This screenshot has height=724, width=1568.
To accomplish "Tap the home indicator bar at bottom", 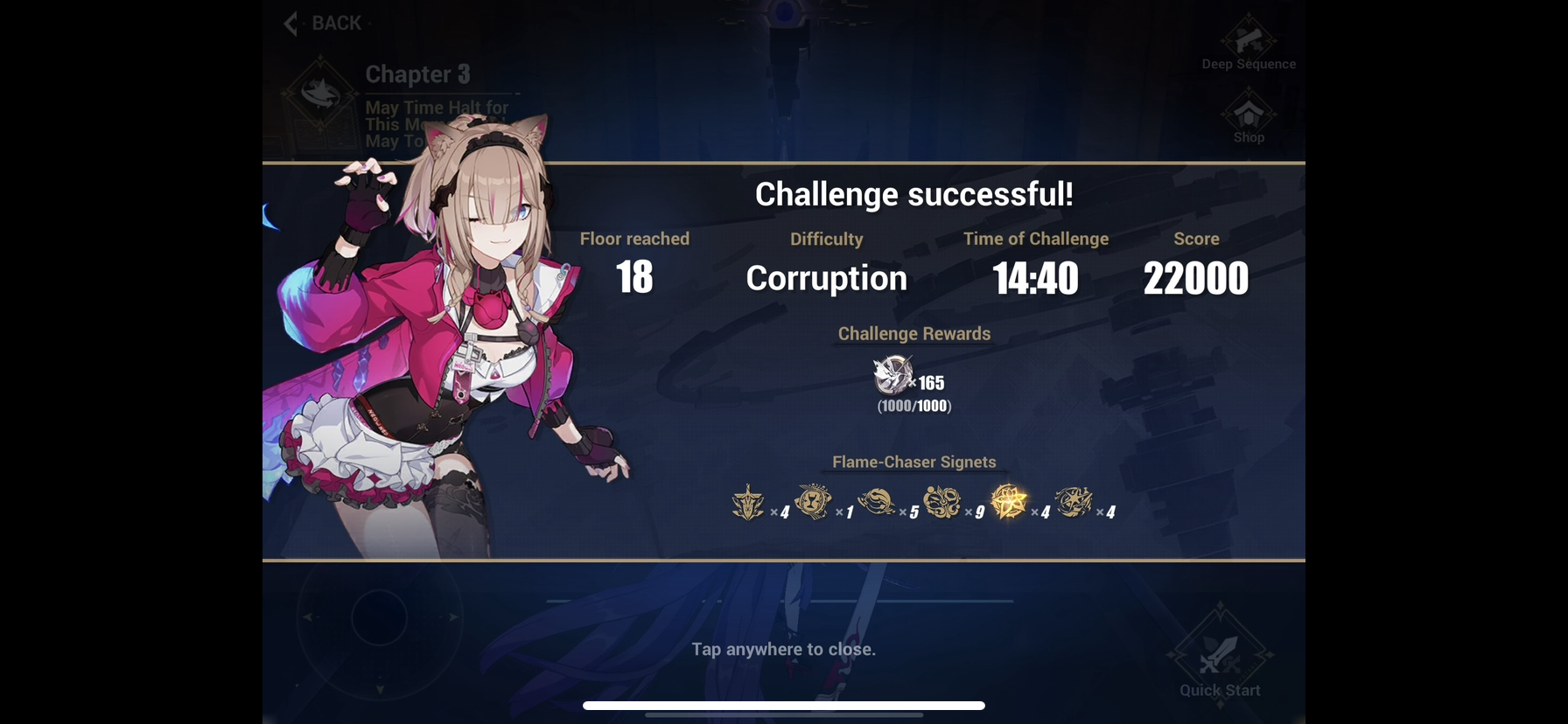I will pyautogui.click(x=784, y=706).
